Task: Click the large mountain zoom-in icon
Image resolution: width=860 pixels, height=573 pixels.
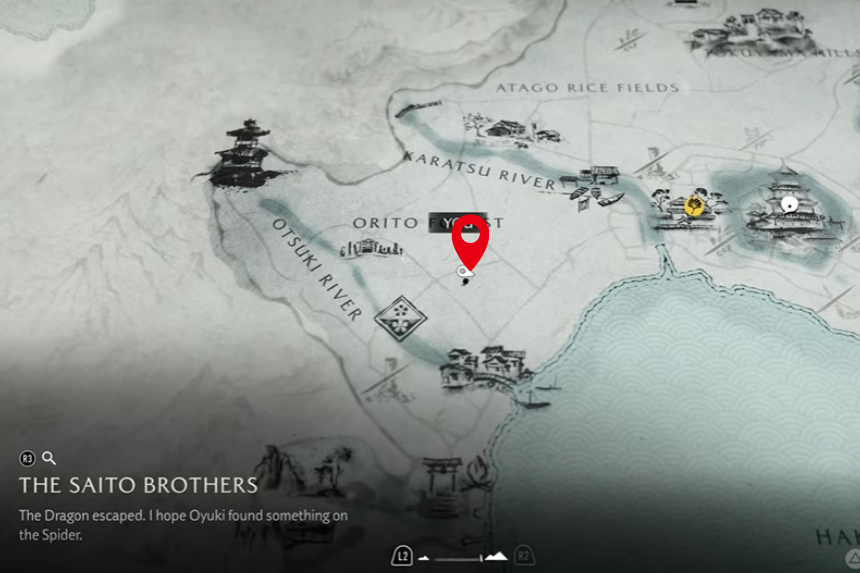Action: (495, 556)
